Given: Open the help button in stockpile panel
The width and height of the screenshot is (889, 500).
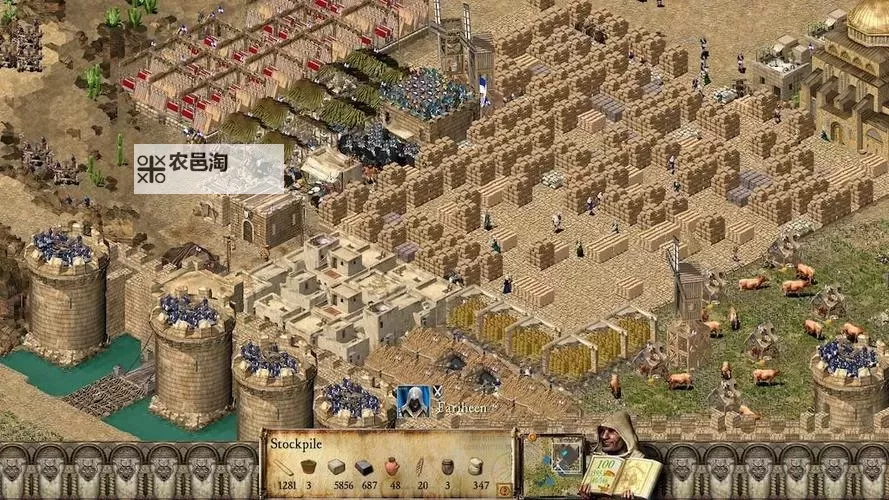Looking at the screenshot, I should click(x=503, y=489).
